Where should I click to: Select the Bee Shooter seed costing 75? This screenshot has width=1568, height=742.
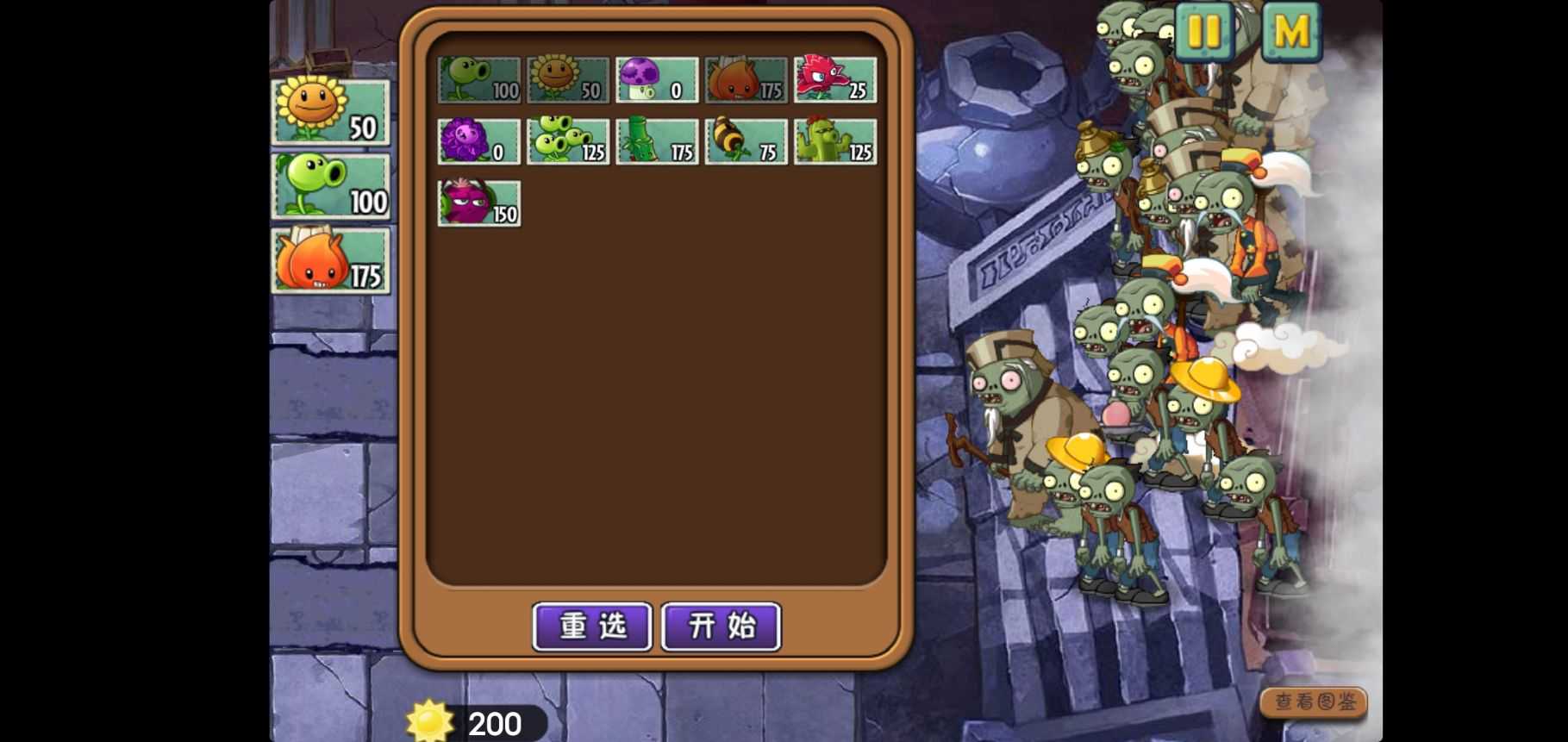click(x=745, y=140)
